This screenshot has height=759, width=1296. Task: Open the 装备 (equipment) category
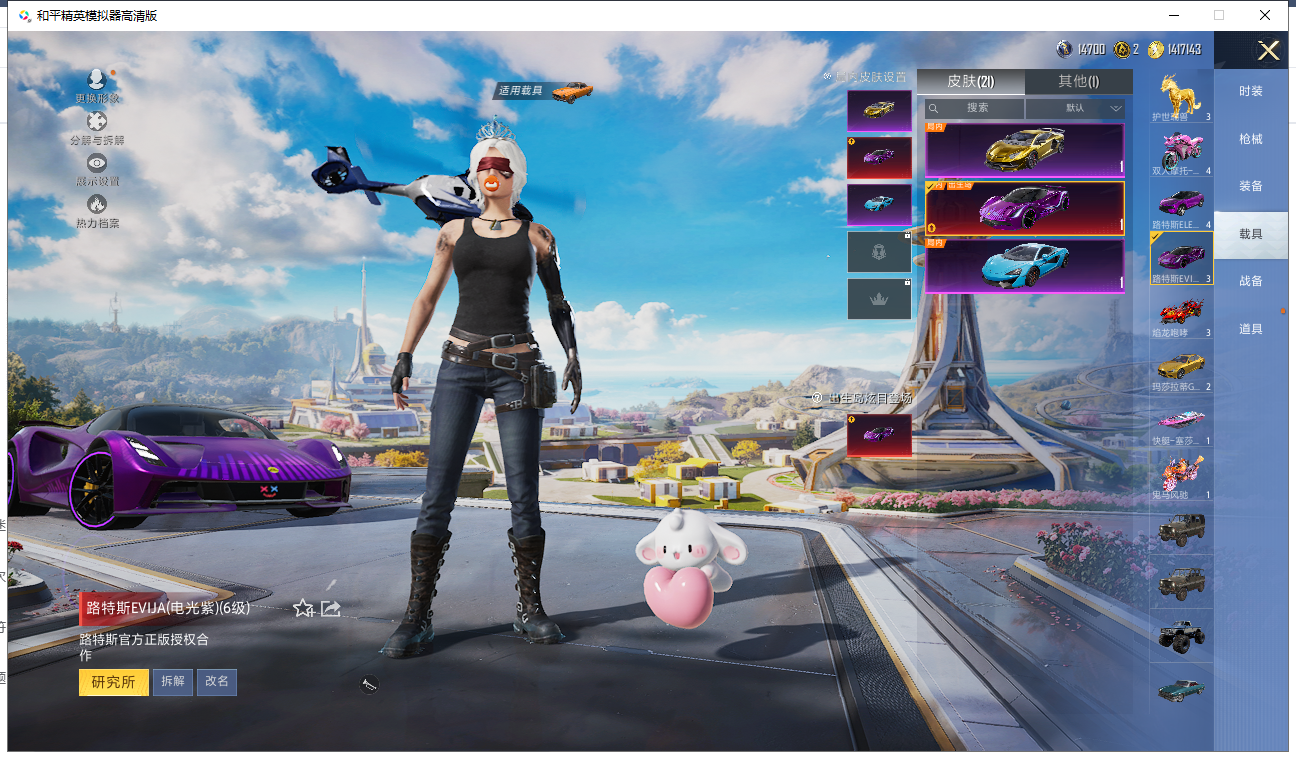click(x=1250, y=186)
